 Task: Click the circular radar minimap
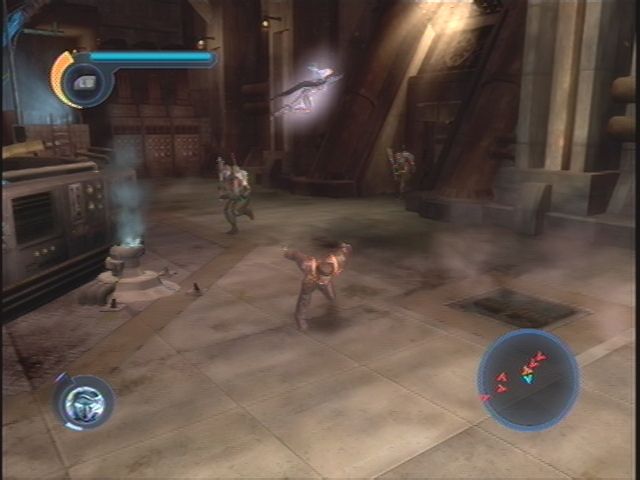coord(528,380)
